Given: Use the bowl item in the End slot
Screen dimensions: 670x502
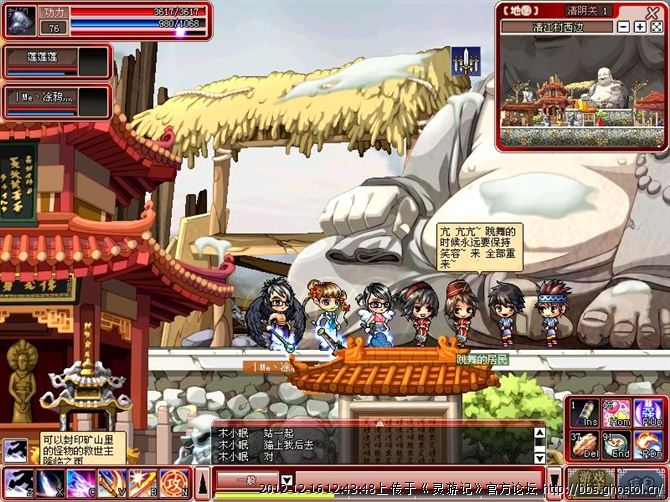Looking at the screenshot, I should tap(617, 444).
